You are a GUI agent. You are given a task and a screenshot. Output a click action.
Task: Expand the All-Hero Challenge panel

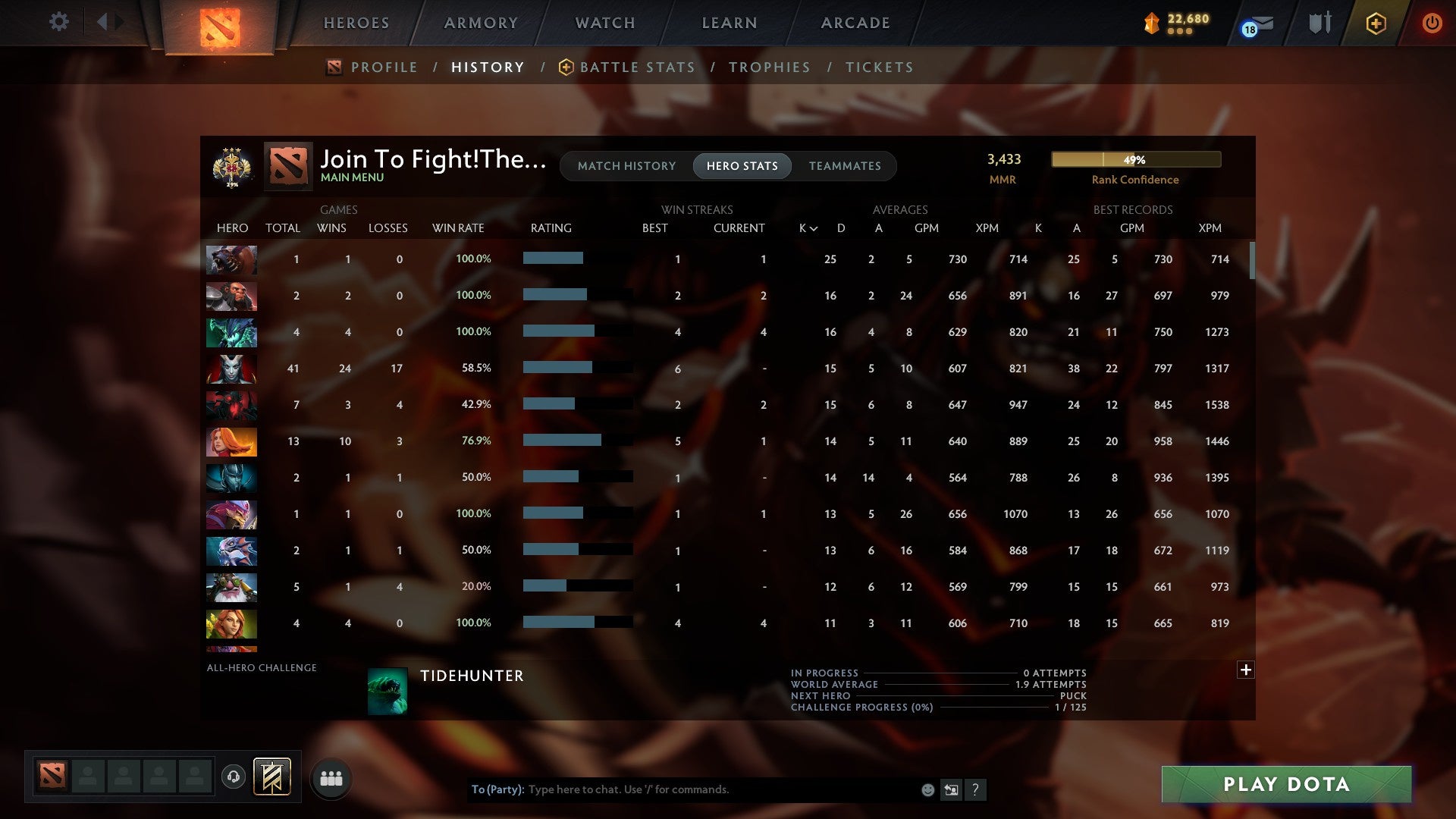tap(1246, 670)
